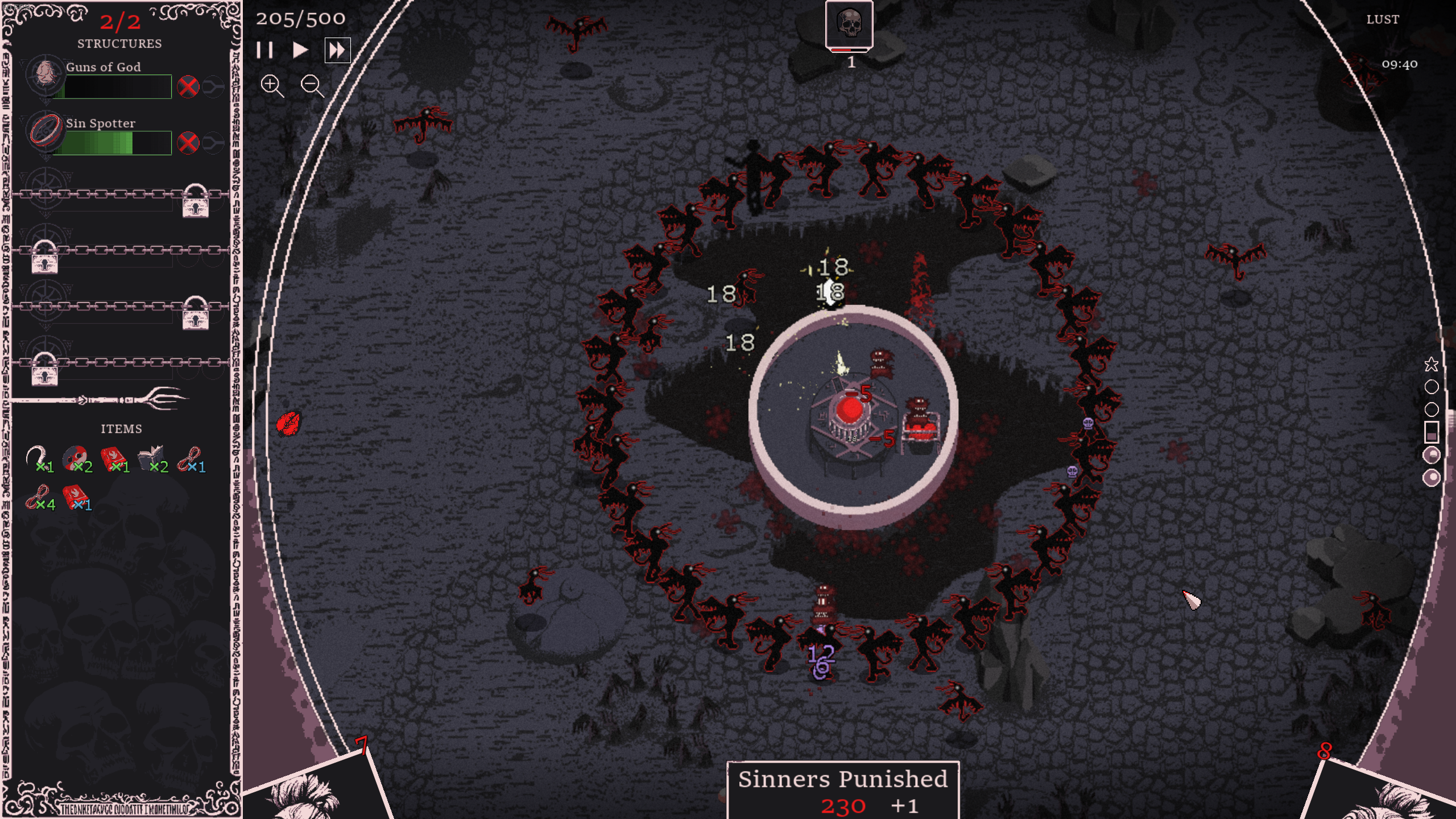The width and height of the screenshot is (1456, 819).
Task: Remove the Guns of God structure
Action: click(x=188, y=87)
